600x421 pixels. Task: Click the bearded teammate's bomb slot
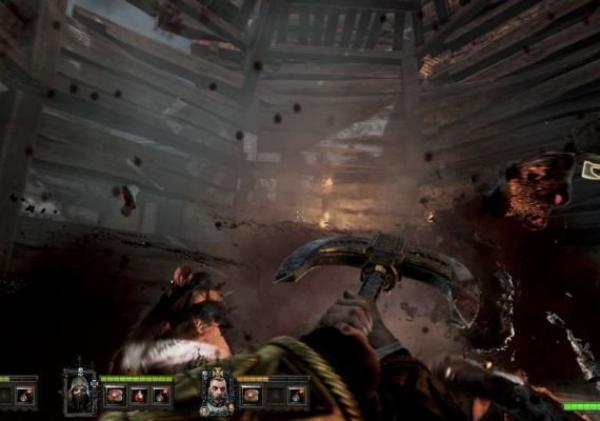(296, 396)
